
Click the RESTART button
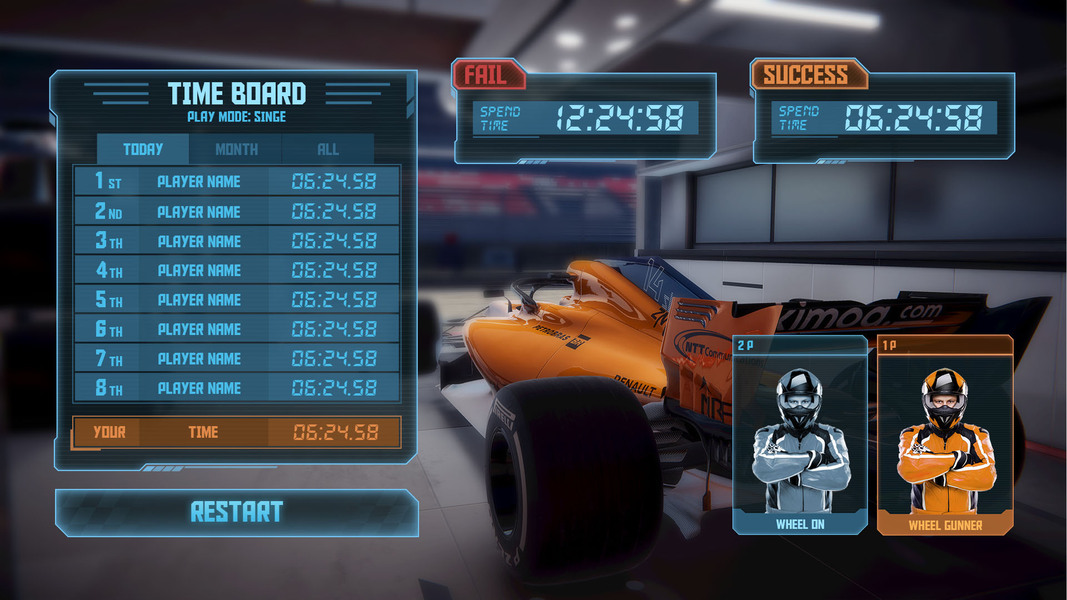pyautogui.click(x=237, y=512)
